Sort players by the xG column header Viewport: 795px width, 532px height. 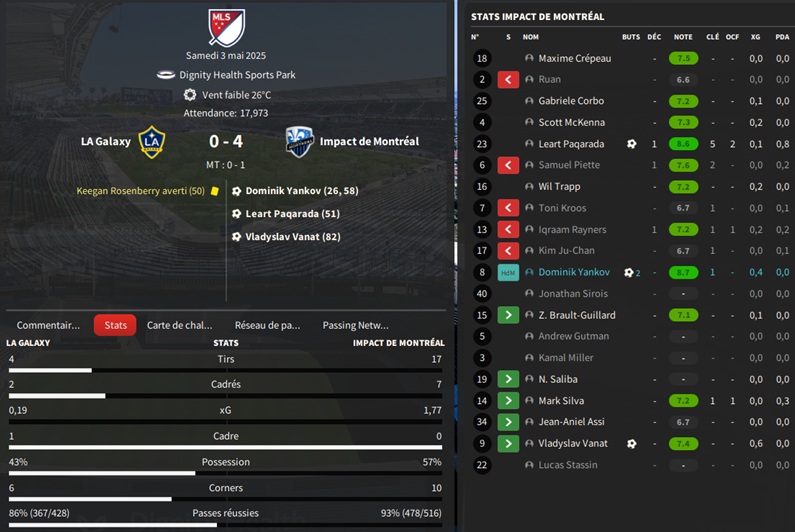click(x=755, y=37)
